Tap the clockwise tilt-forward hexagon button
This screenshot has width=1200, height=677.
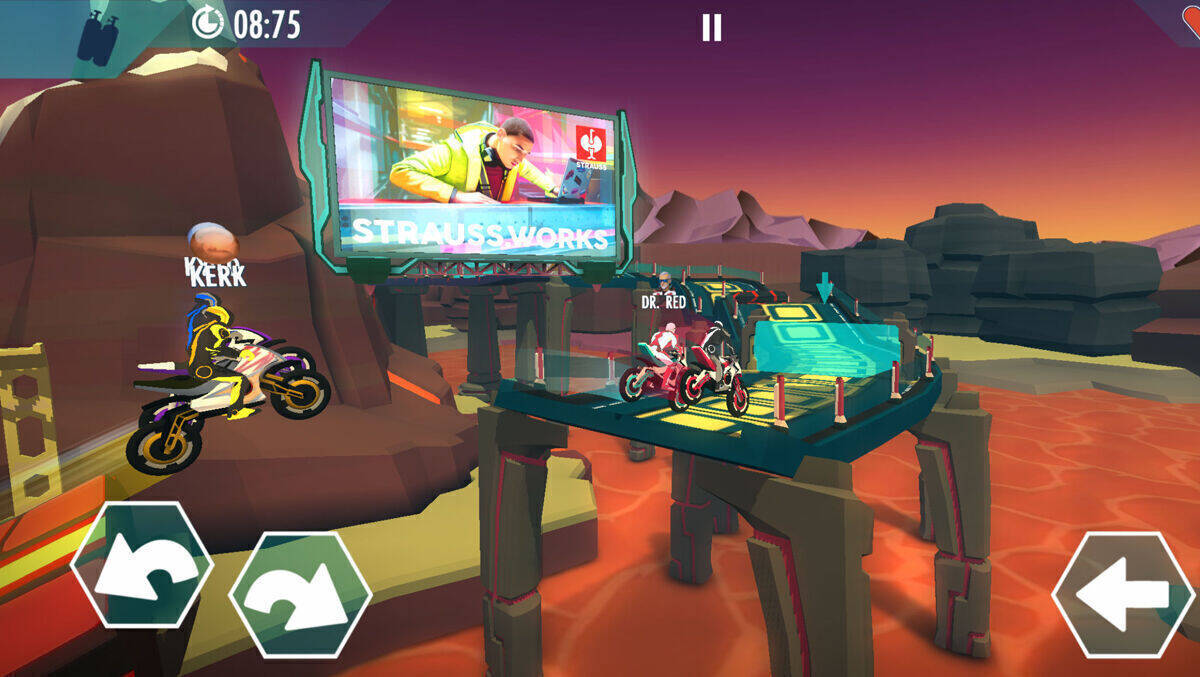pyautogui.click(x=300, y=594)
